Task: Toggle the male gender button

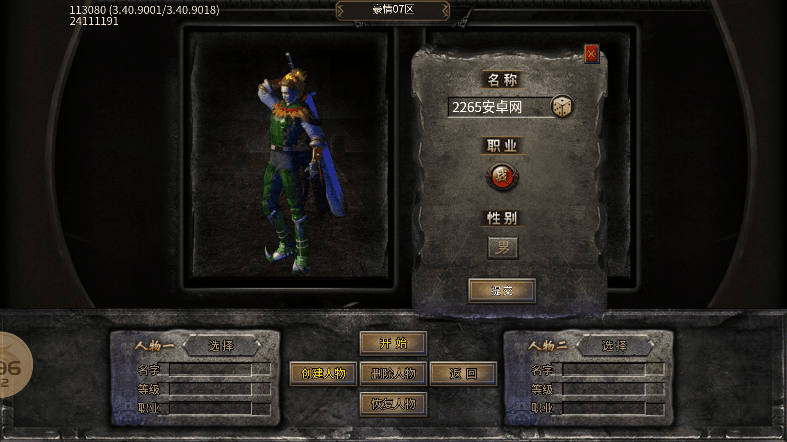Action: (x=503, y=247)
